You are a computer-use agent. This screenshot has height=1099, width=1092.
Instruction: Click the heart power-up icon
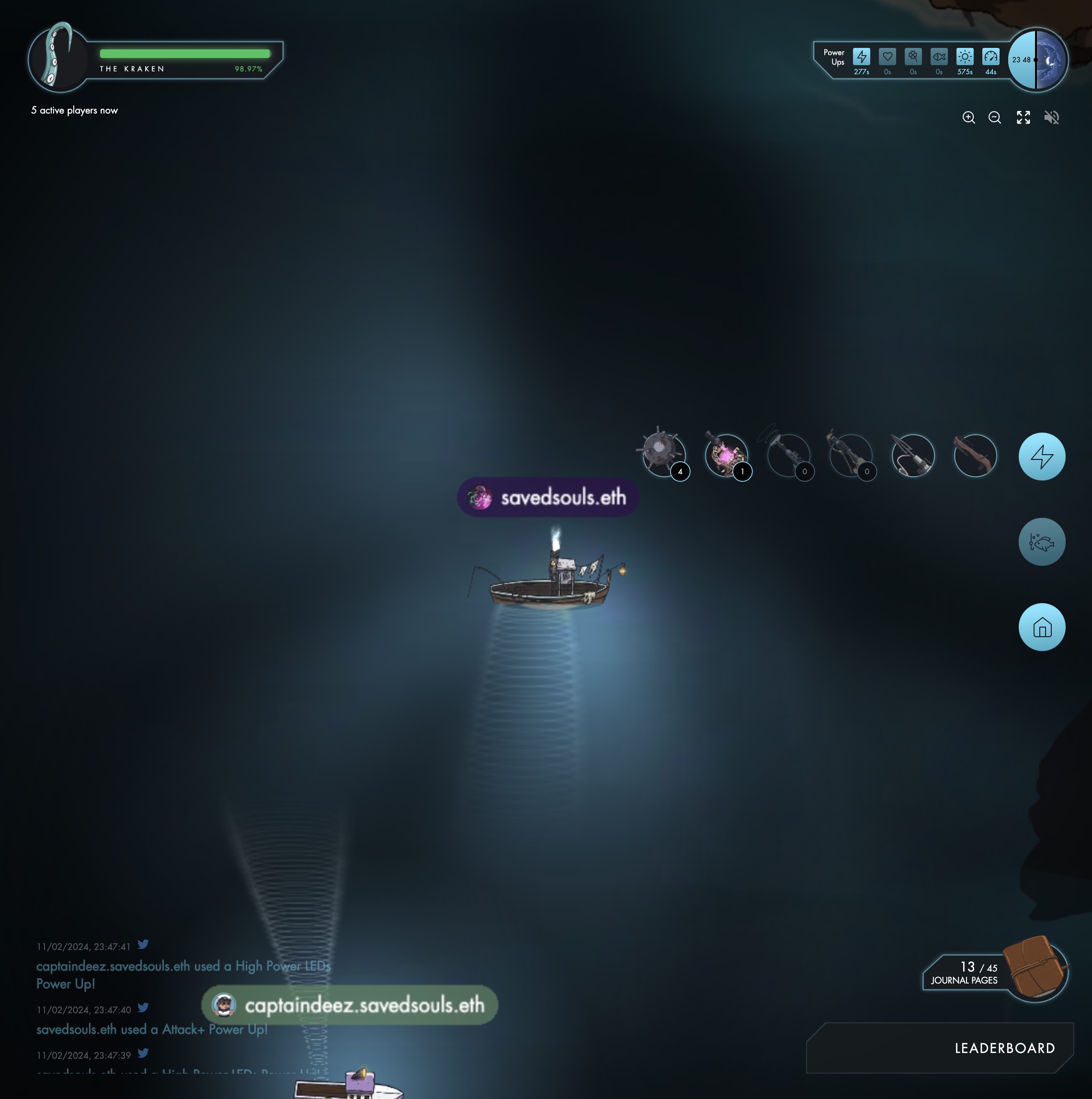coord(887,57)
